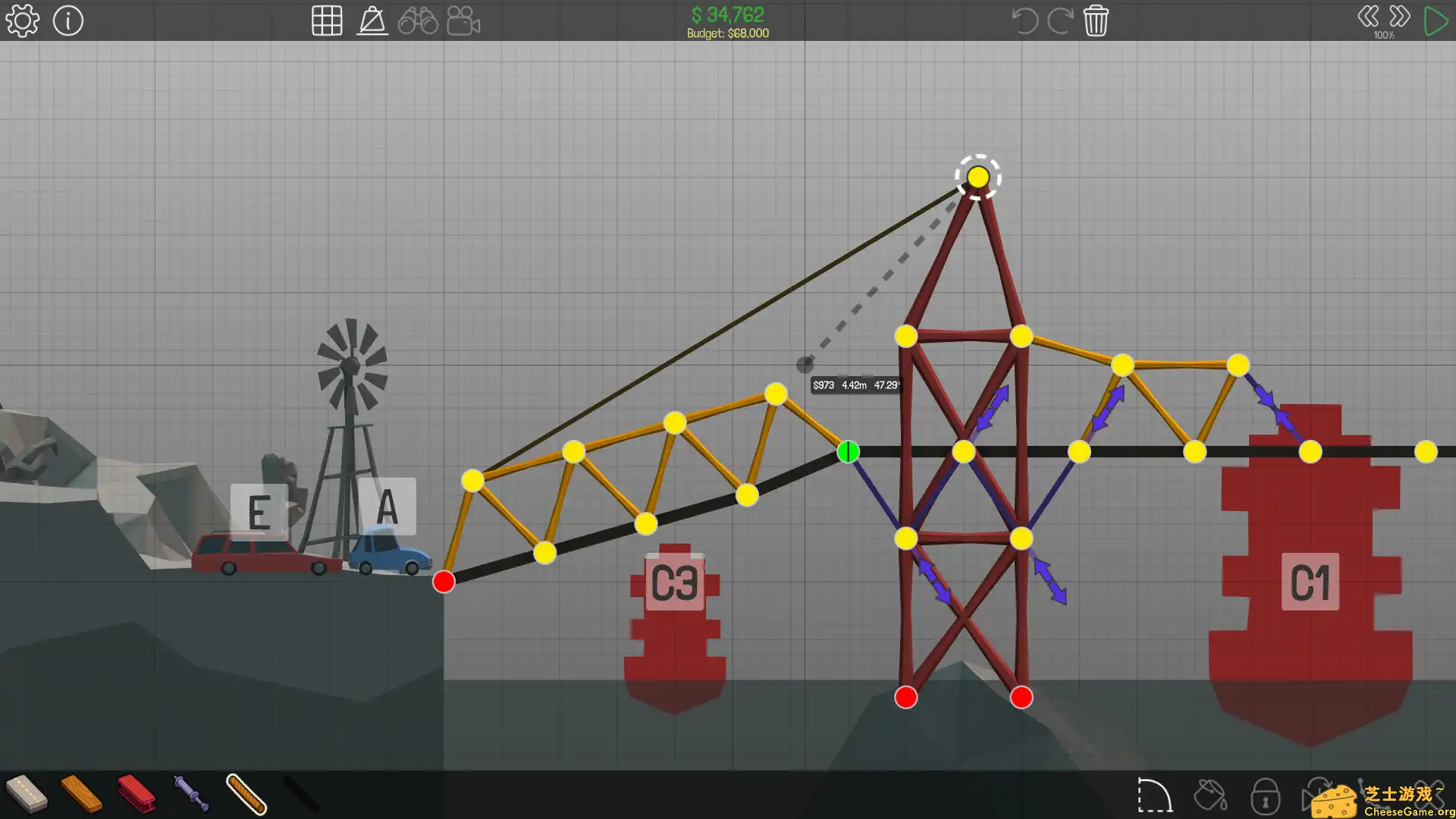Click the level info icon
This screenshot has height=819, width=1456.
[x=68, y=20]
